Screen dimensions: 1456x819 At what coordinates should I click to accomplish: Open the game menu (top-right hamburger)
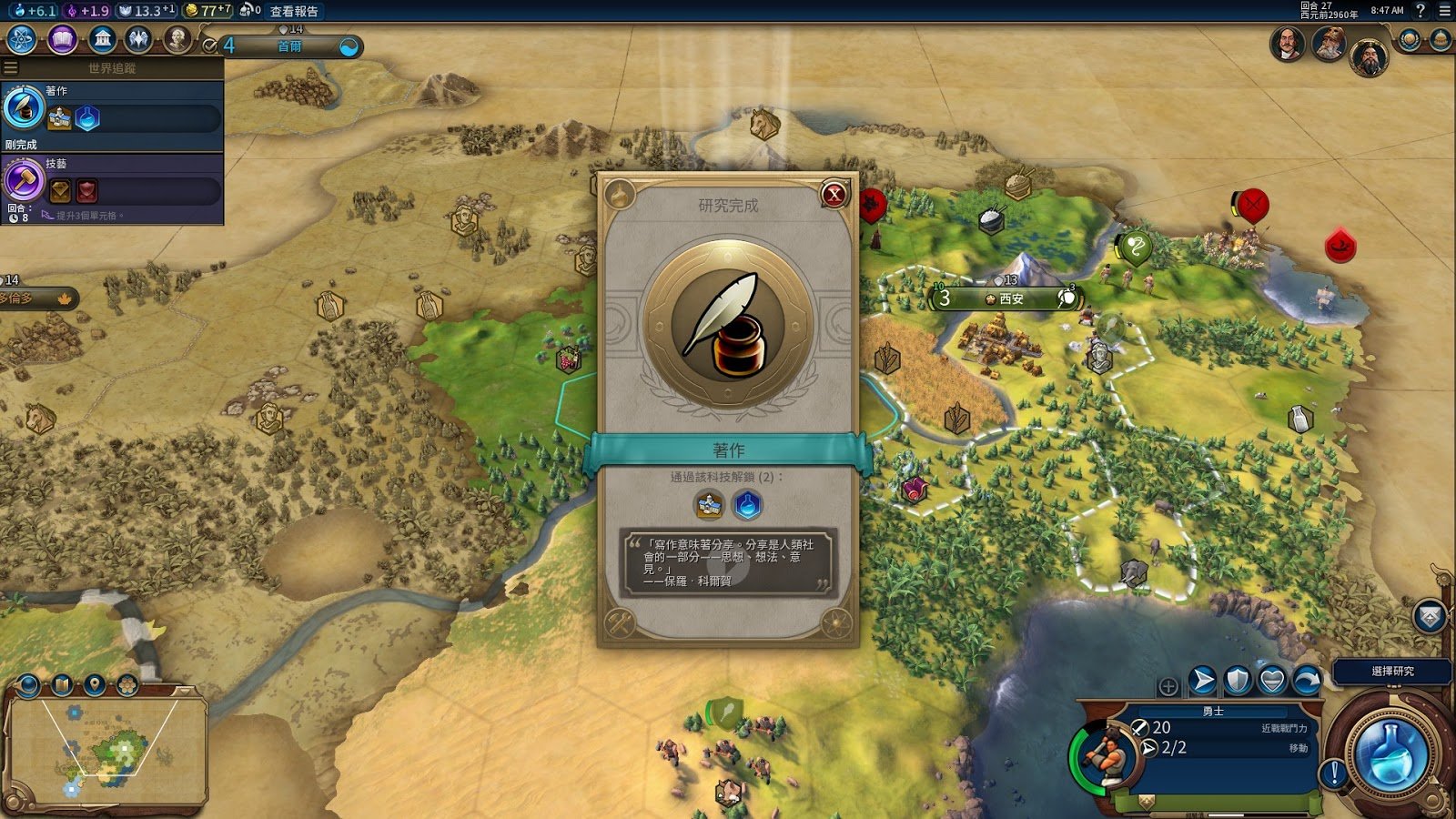pos(1444,11)
